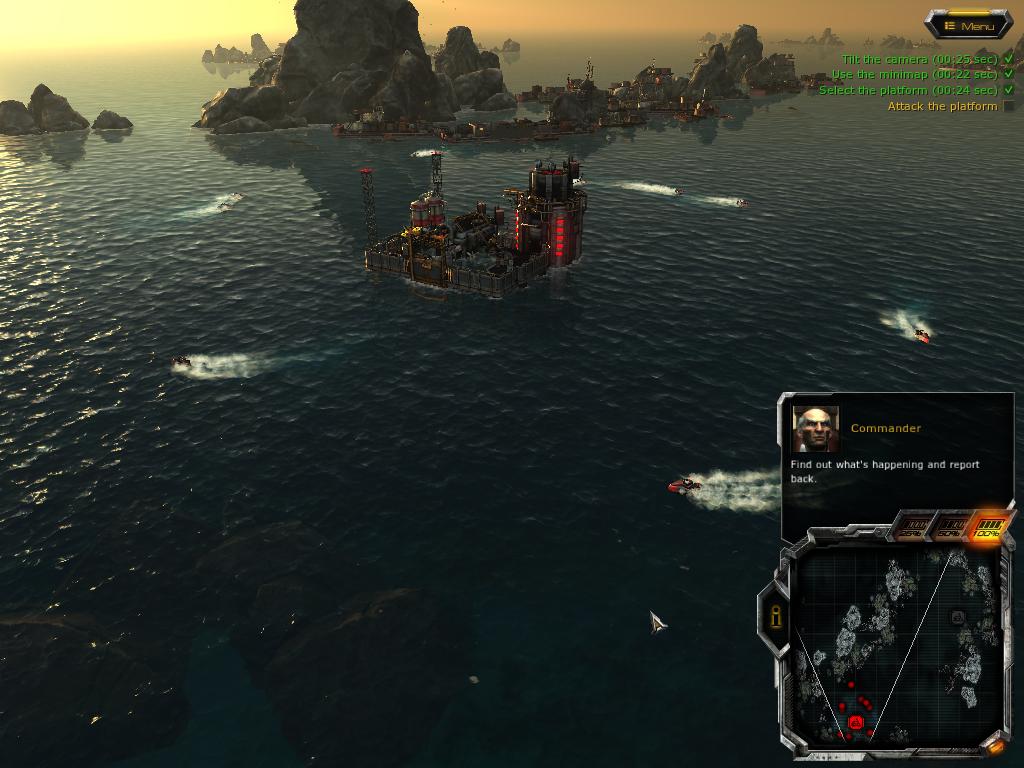The image size is (1024, 768).
Task: Click the grey base marker on minimap
Action: click(x=957, y=618)
